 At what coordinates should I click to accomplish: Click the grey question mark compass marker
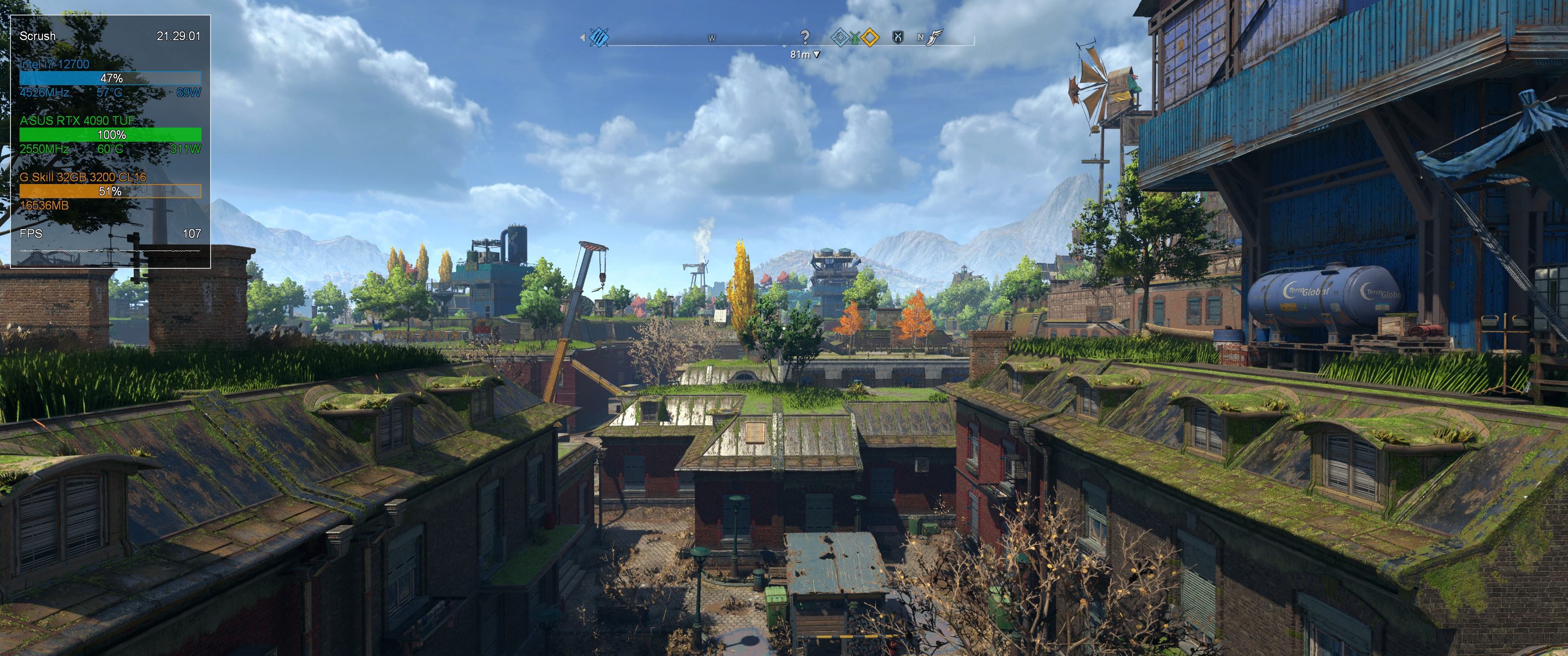(x=805, y=37)
